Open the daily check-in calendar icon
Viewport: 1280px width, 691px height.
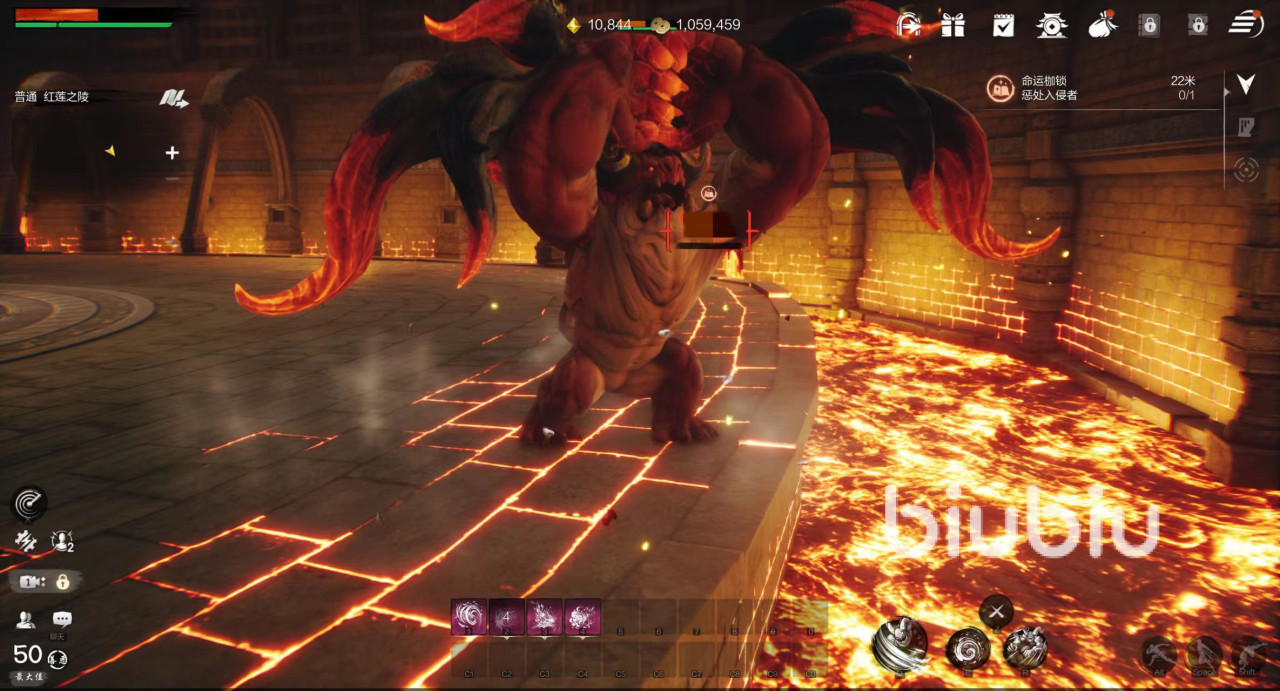tap(1003, 25)
